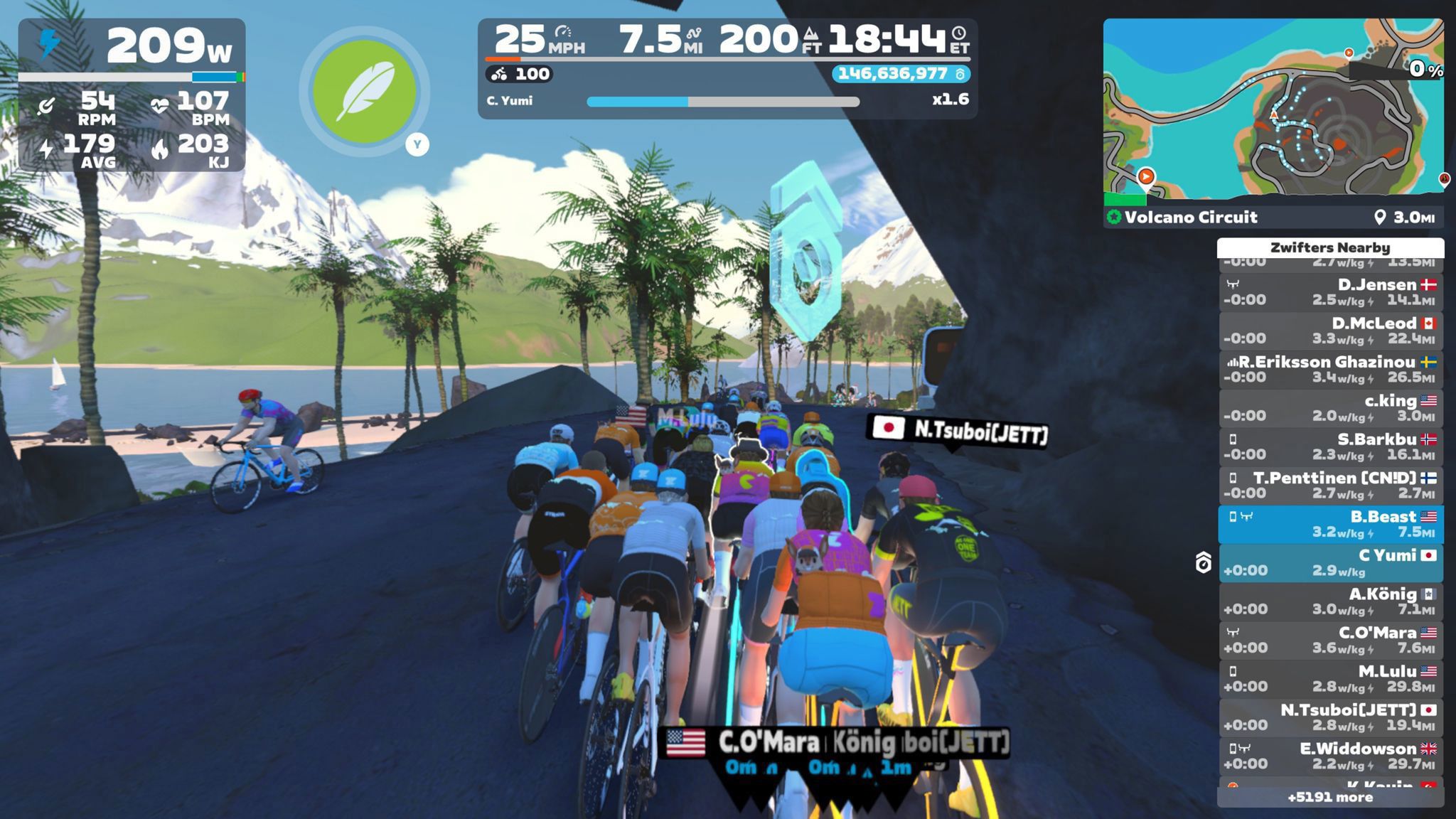Select R.Eriksson Ghazinou rider row

[1330, 370]
